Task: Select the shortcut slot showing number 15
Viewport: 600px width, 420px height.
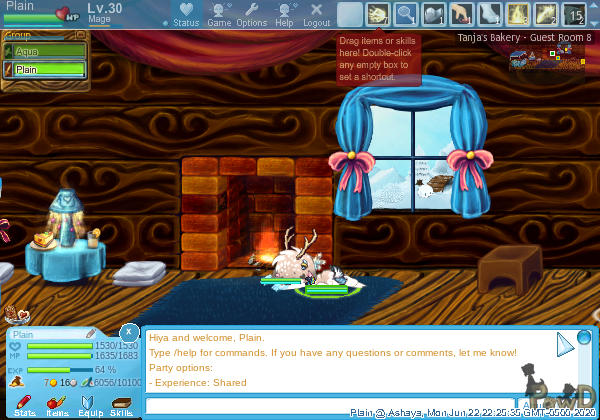Action: [575, 14]
